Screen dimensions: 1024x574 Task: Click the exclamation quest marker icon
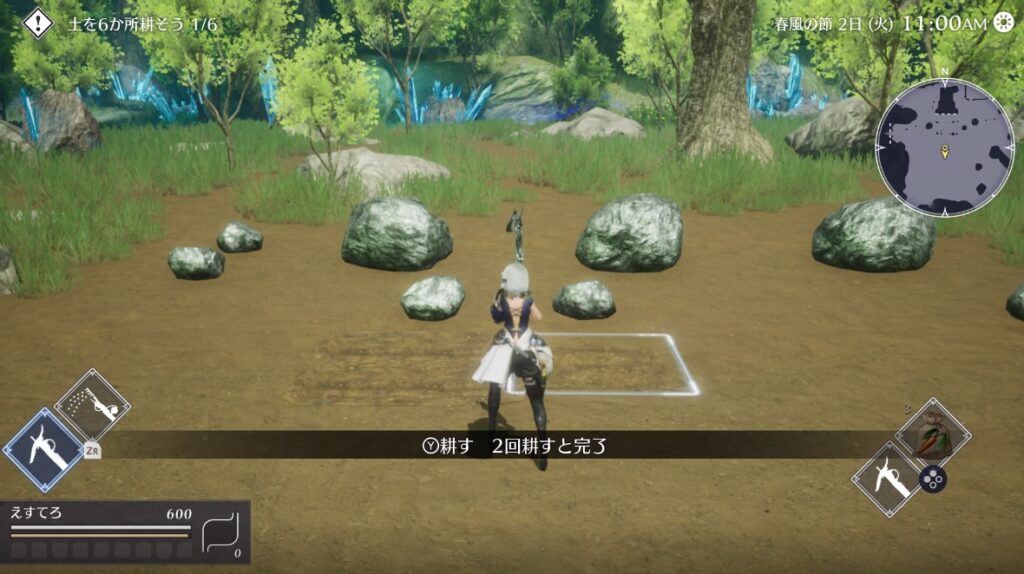pos(38,22)
